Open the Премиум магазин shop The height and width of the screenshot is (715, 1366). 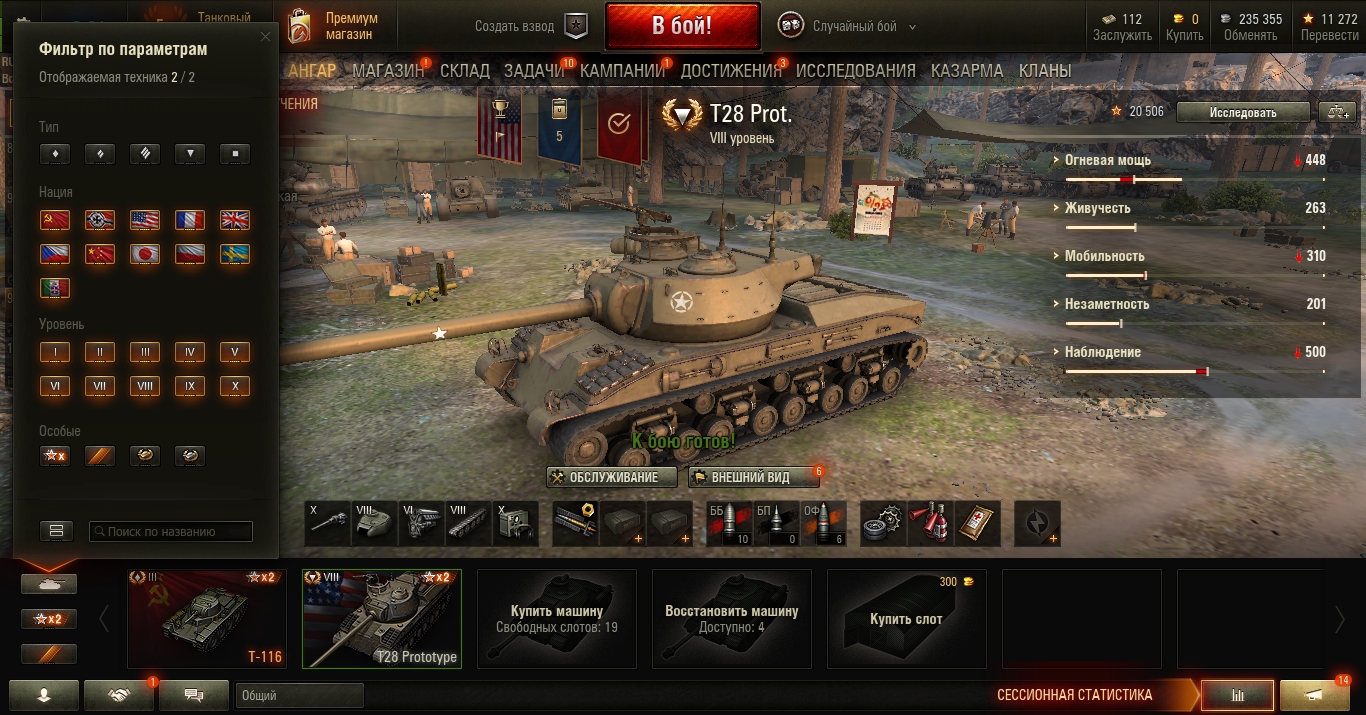(x=334, y=26)
